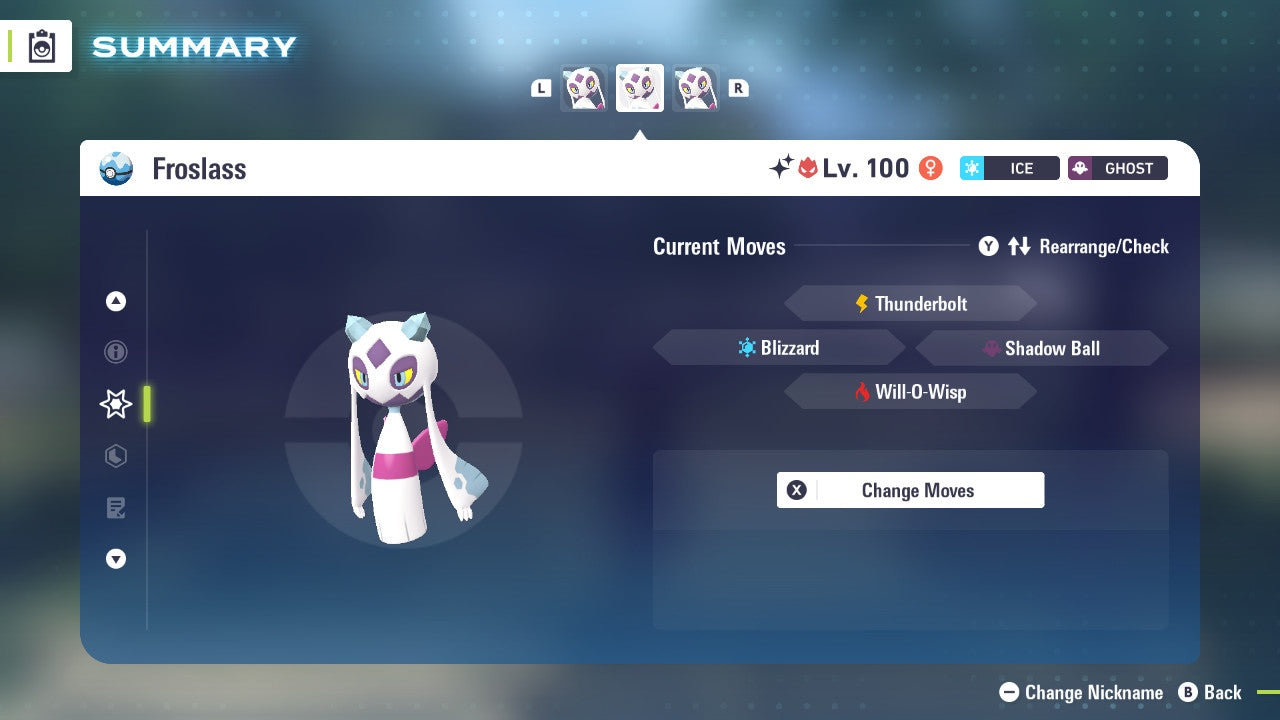Click the female gender symbol near Lv. 100
Image resolution: width=1280 pixels, height=720 pixels.
[x=928, y=168]
